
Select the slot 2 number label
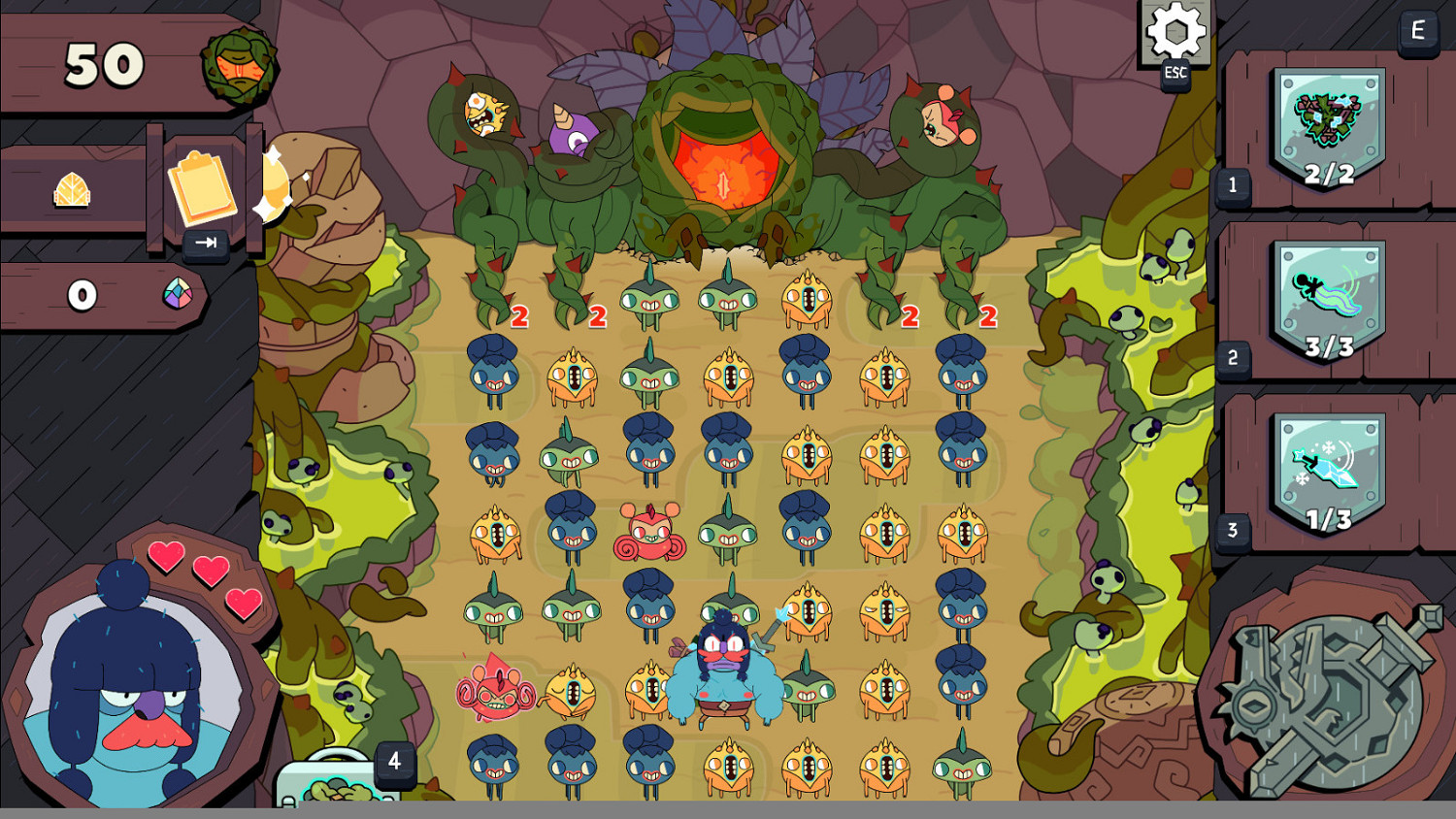(1232, 359)
